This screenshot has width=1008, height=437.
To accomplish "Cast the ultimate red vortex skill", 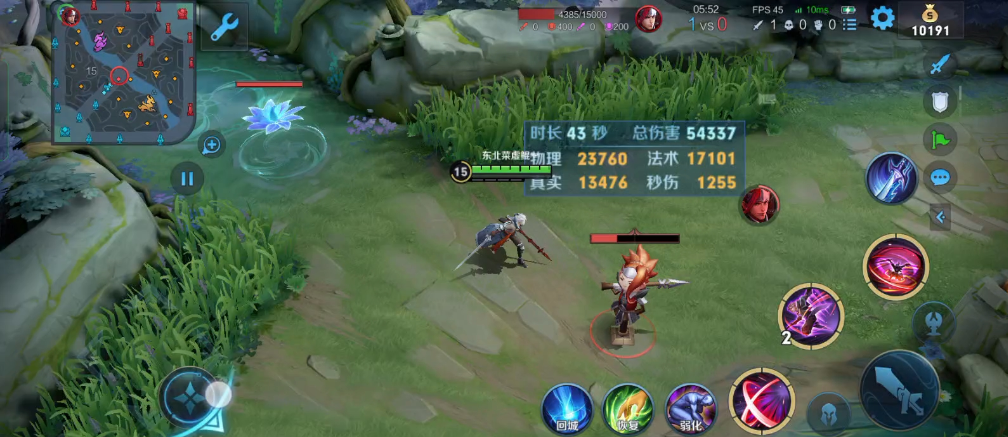I will 895,267.
